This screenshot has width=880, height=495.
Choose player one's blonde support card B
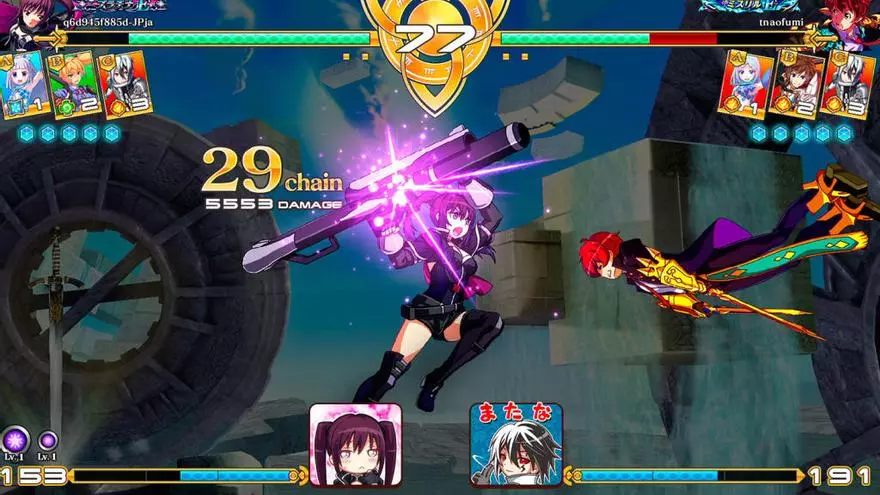[74, 86]
